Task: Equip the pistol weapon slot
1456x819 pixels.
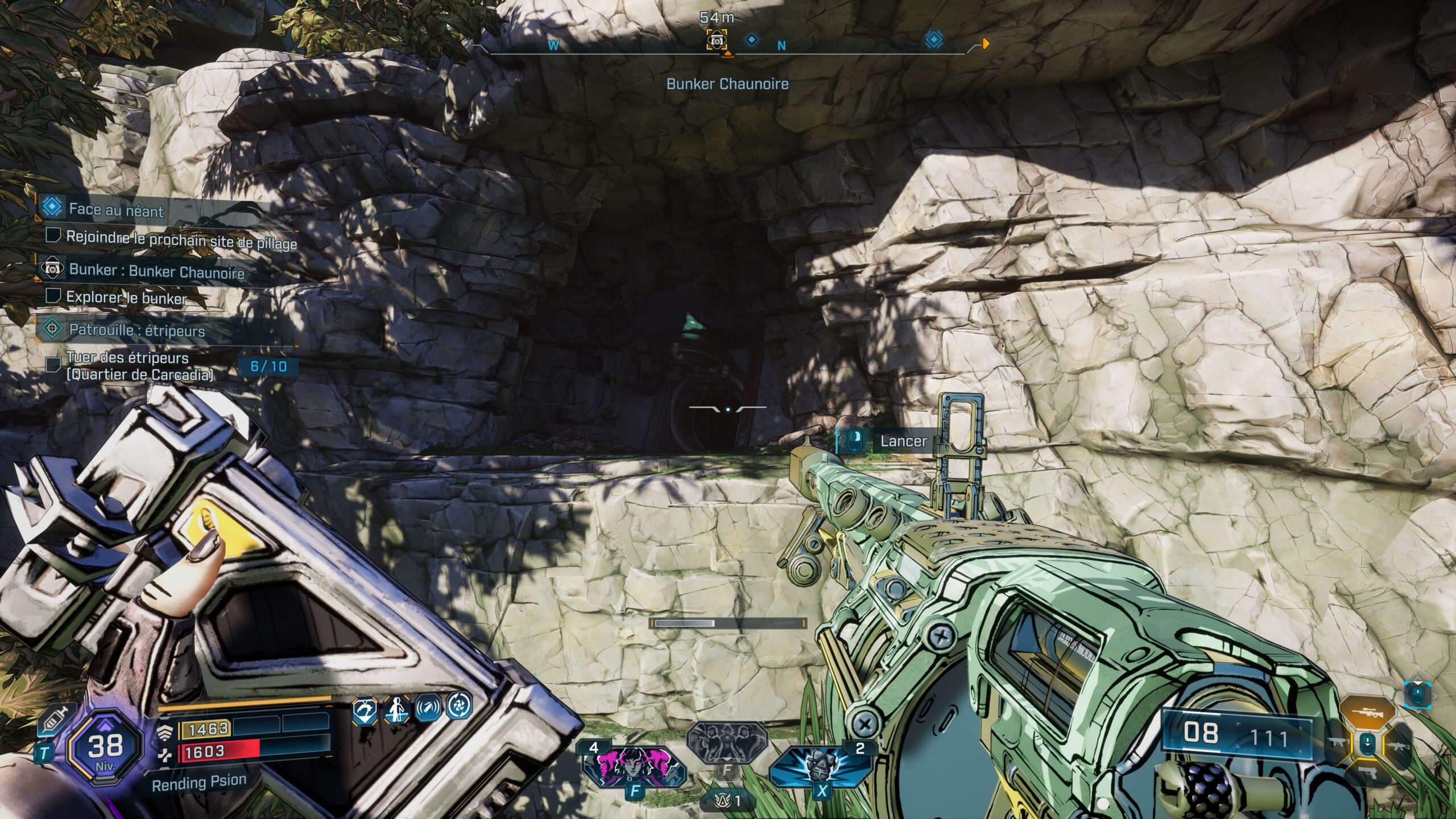Action: pyautogui.click(x=1367, y=771)
